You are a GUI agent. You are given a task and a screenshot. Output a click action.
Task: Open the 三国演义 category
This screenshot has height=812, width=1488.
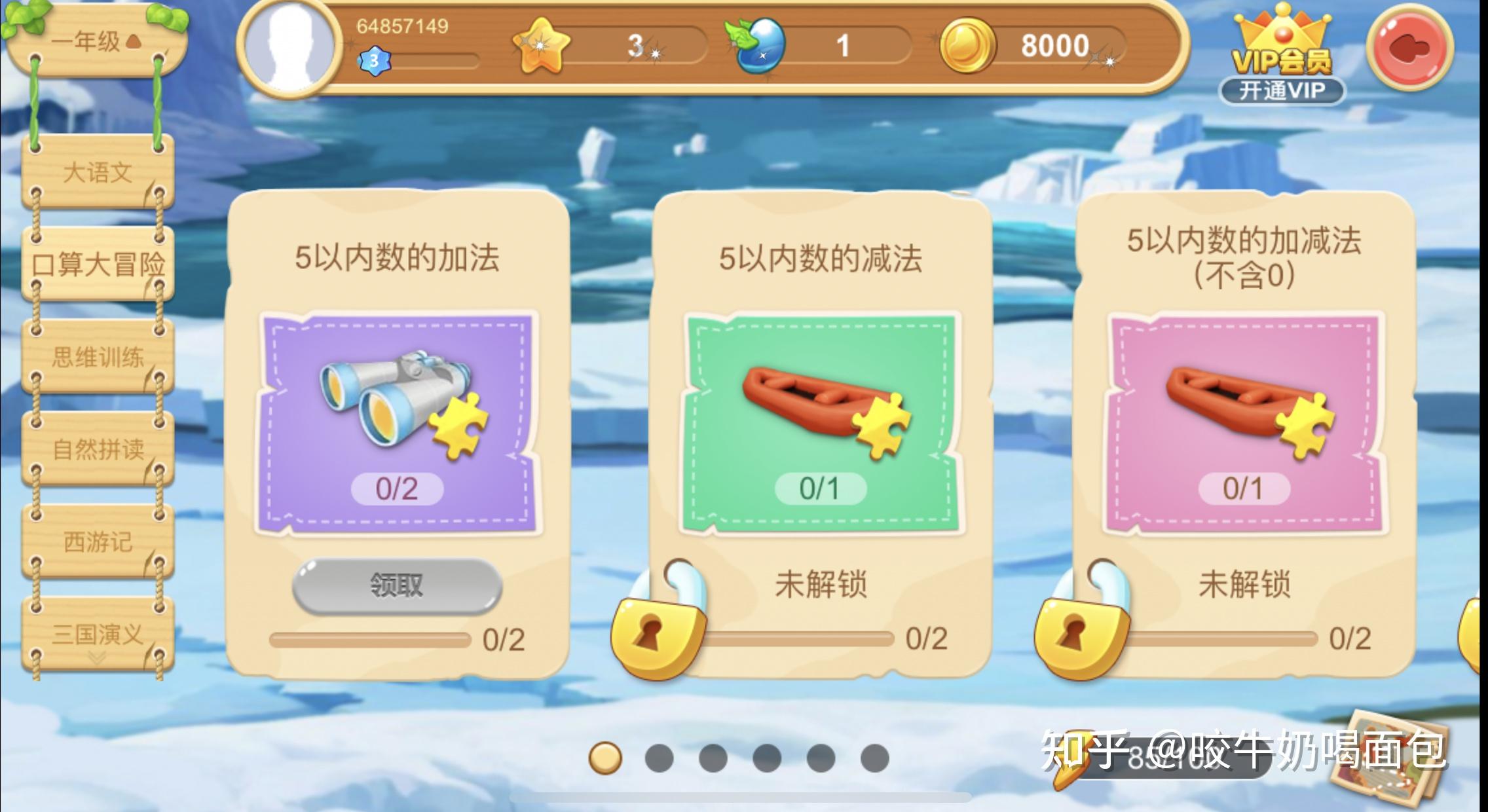click(98, 634)
